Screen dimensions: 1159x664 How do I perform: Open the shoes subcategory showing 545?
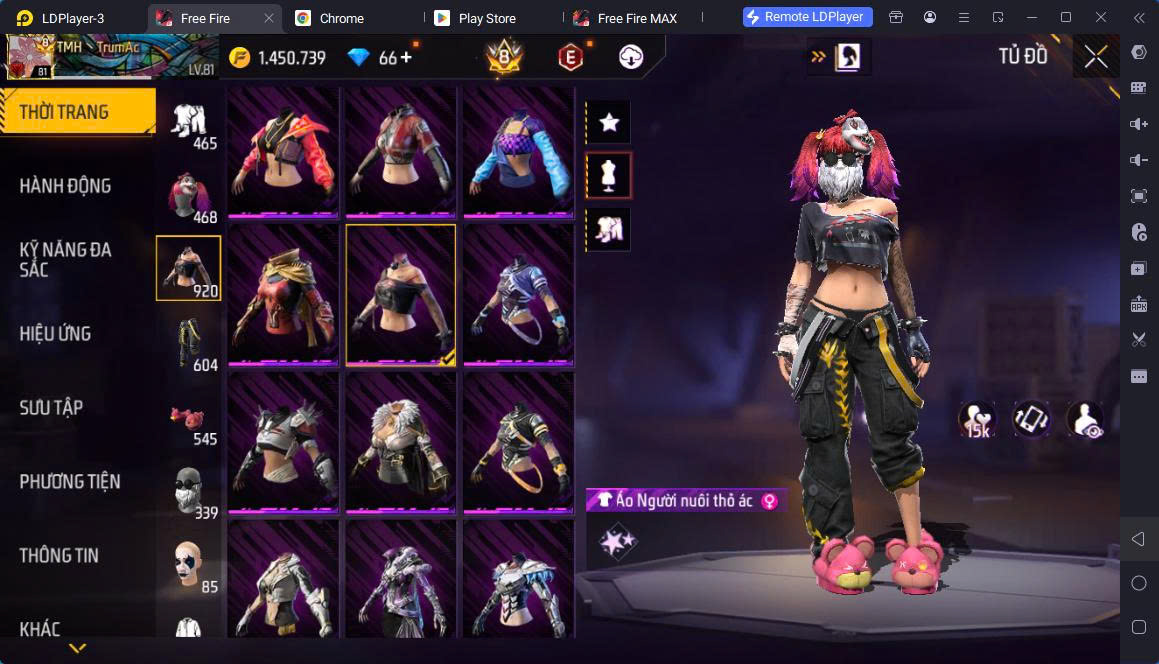tap(189, 419)
